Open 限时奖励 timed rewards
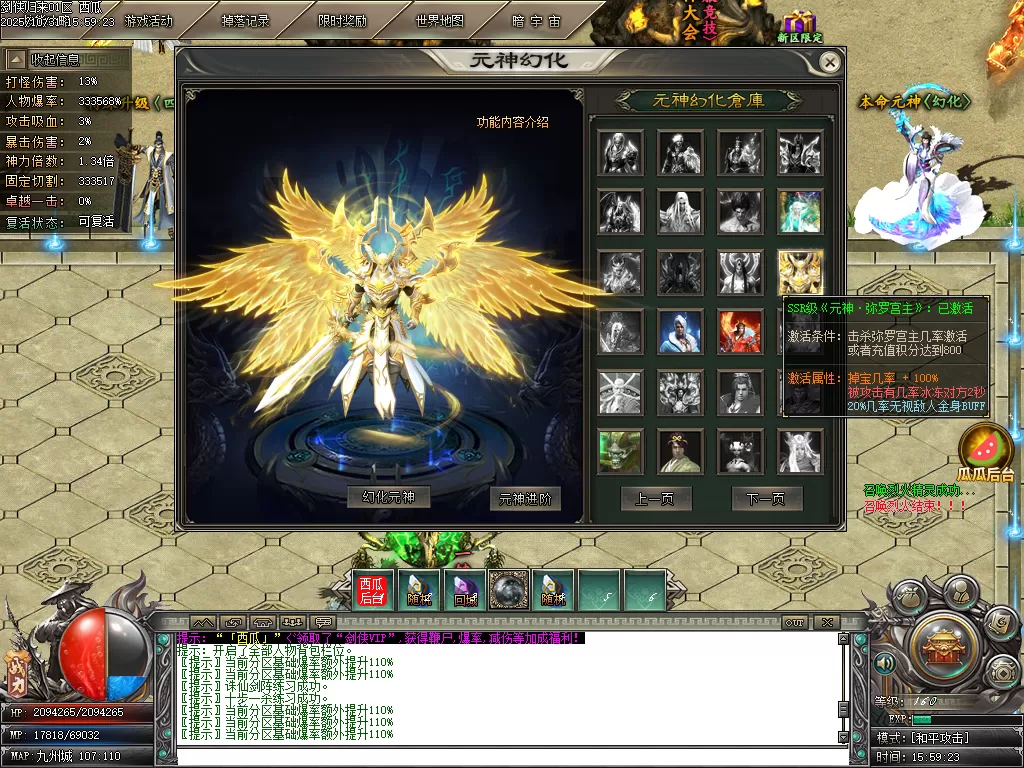 [x=342, y=20]
